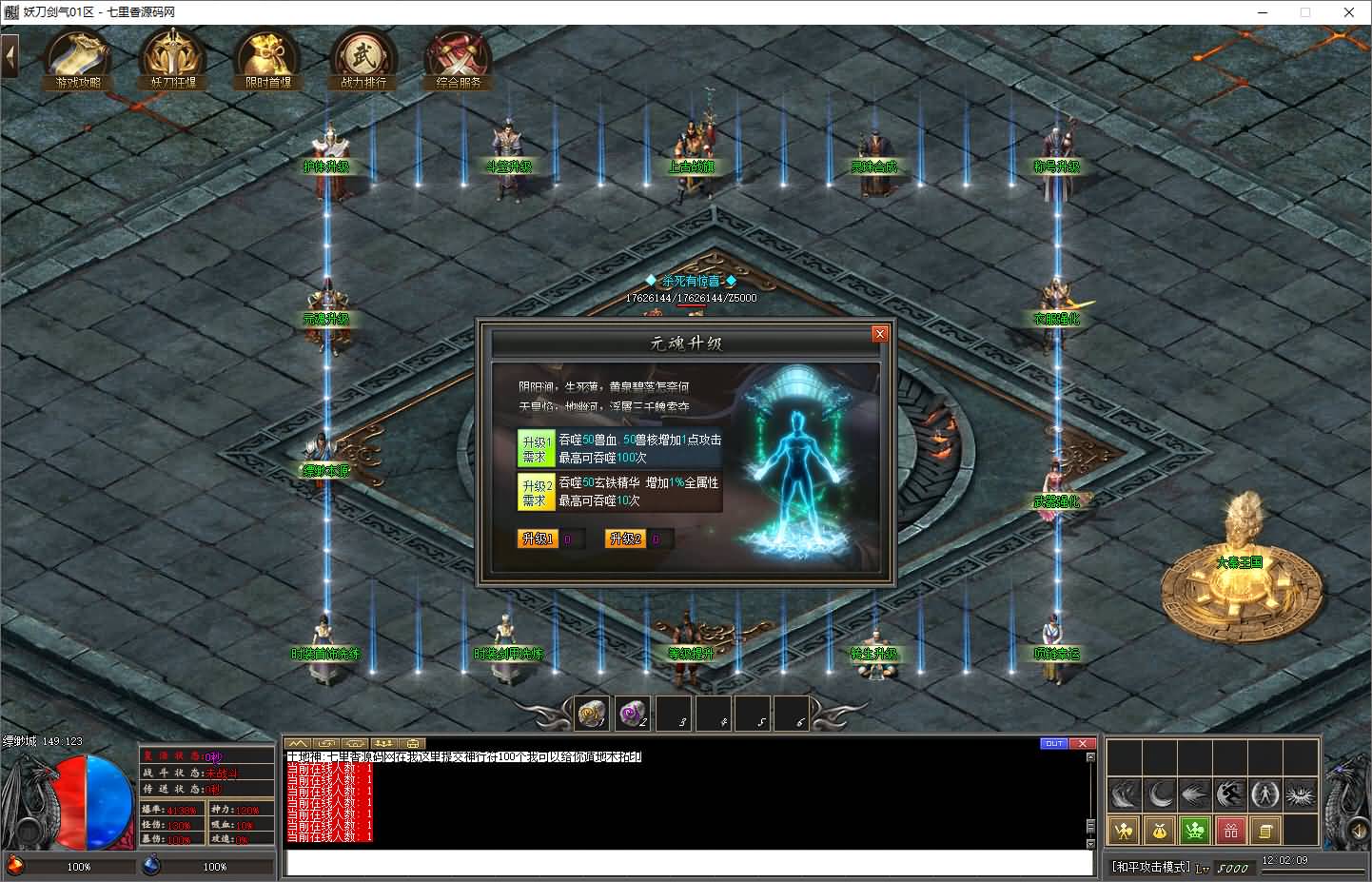Screen dimensions: 1372x882
Task: Toggle the 和平攻击模式 attack mode
Action: pyautogui.click(x=1151, y=867)
